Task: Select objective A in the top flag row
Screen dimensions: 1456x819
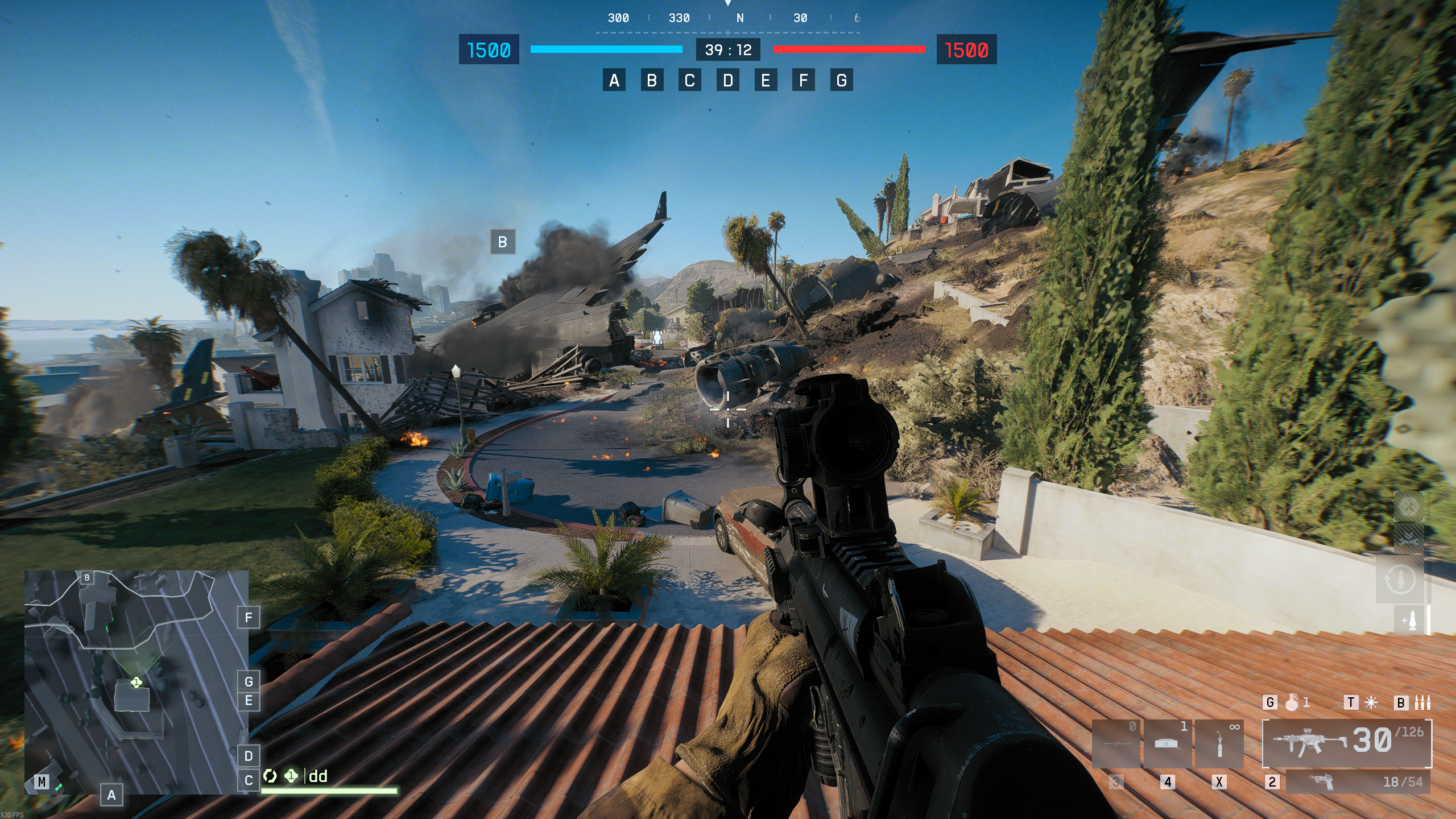Action: (614, 80)
